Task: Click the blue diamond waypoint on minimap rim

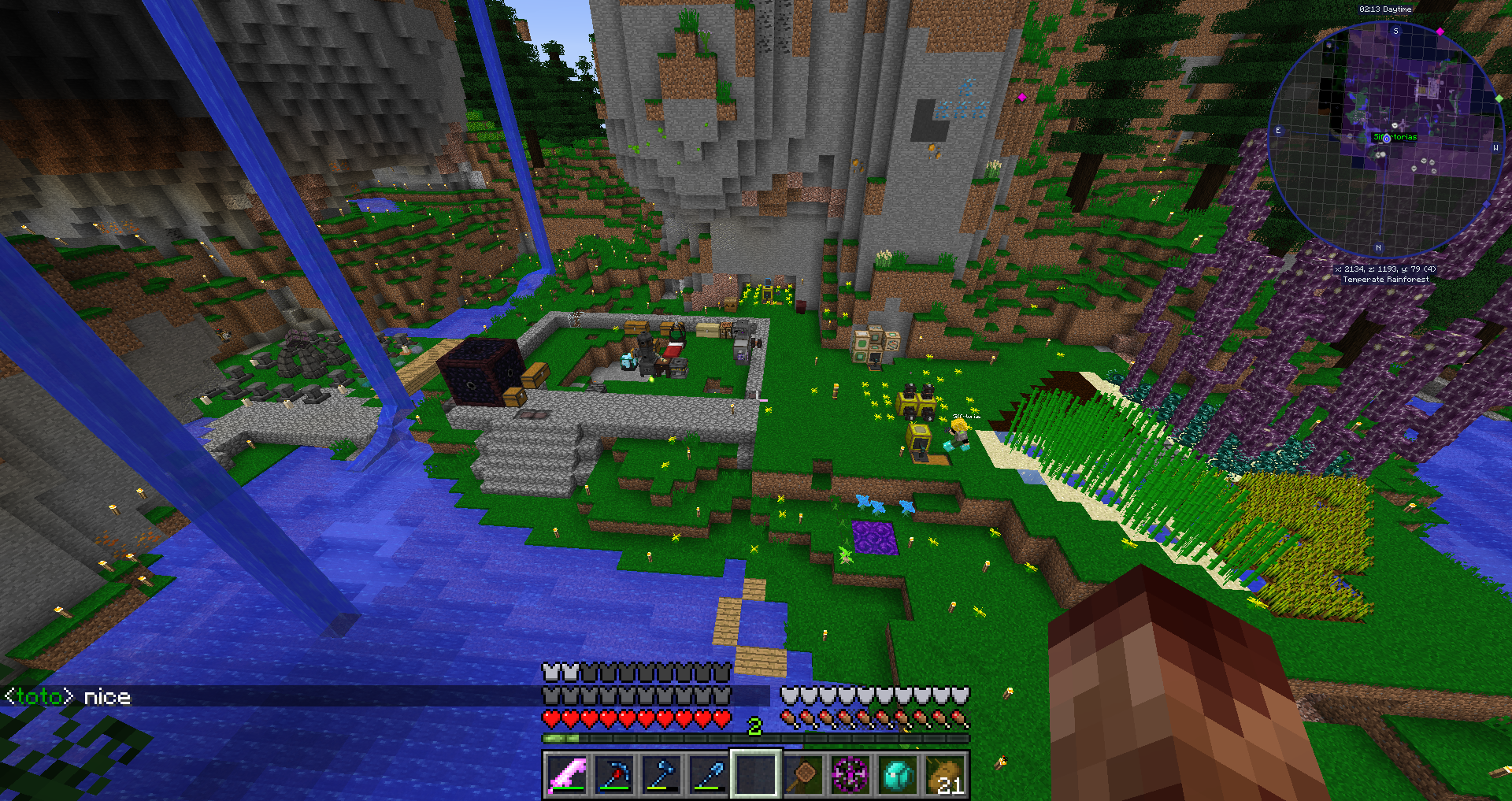Action: click(x=1487, y=204)
